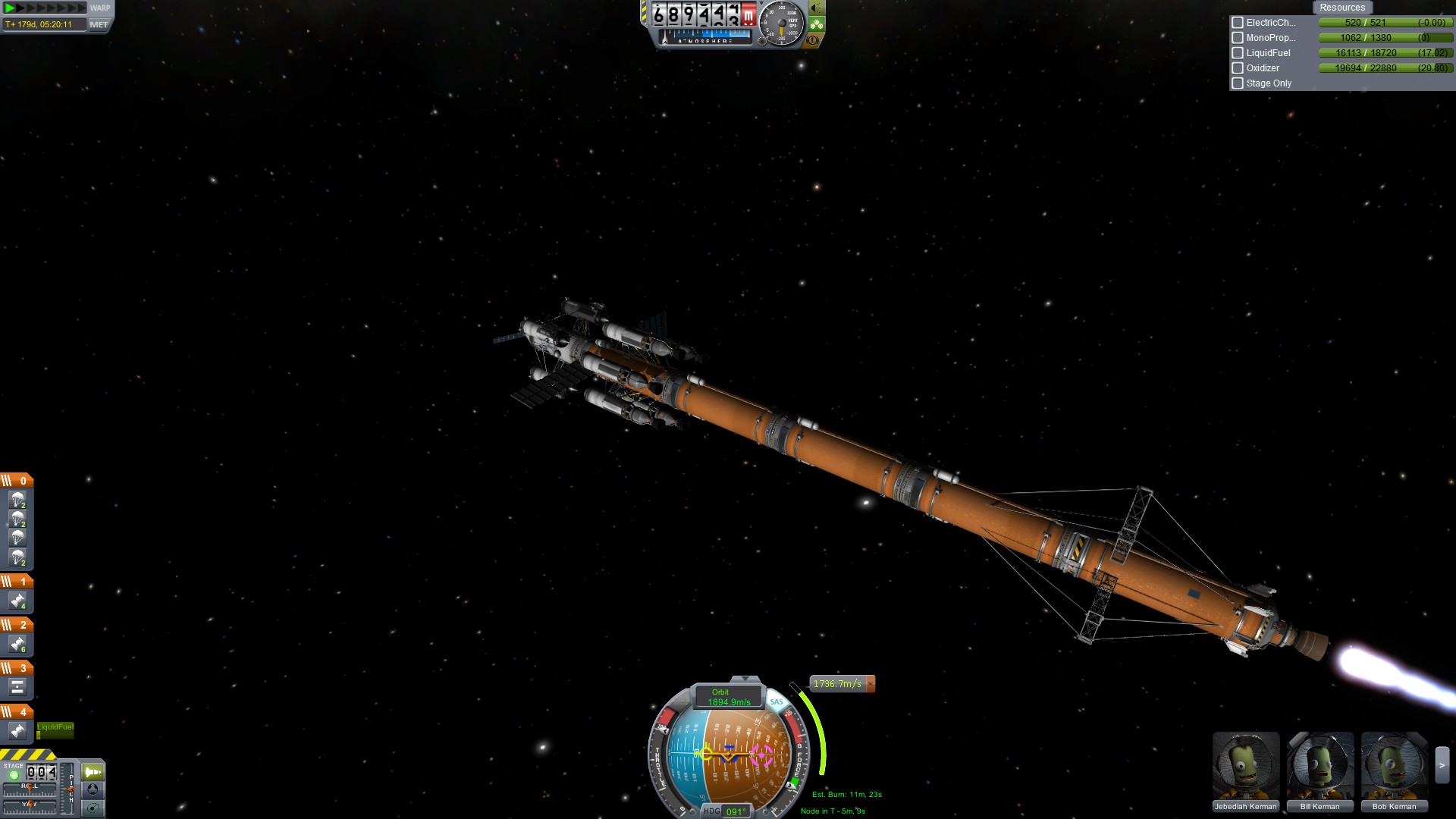Check the ElectricCharge resource box
This screenshot has height=819, width=1456.
coord(1238,23)
